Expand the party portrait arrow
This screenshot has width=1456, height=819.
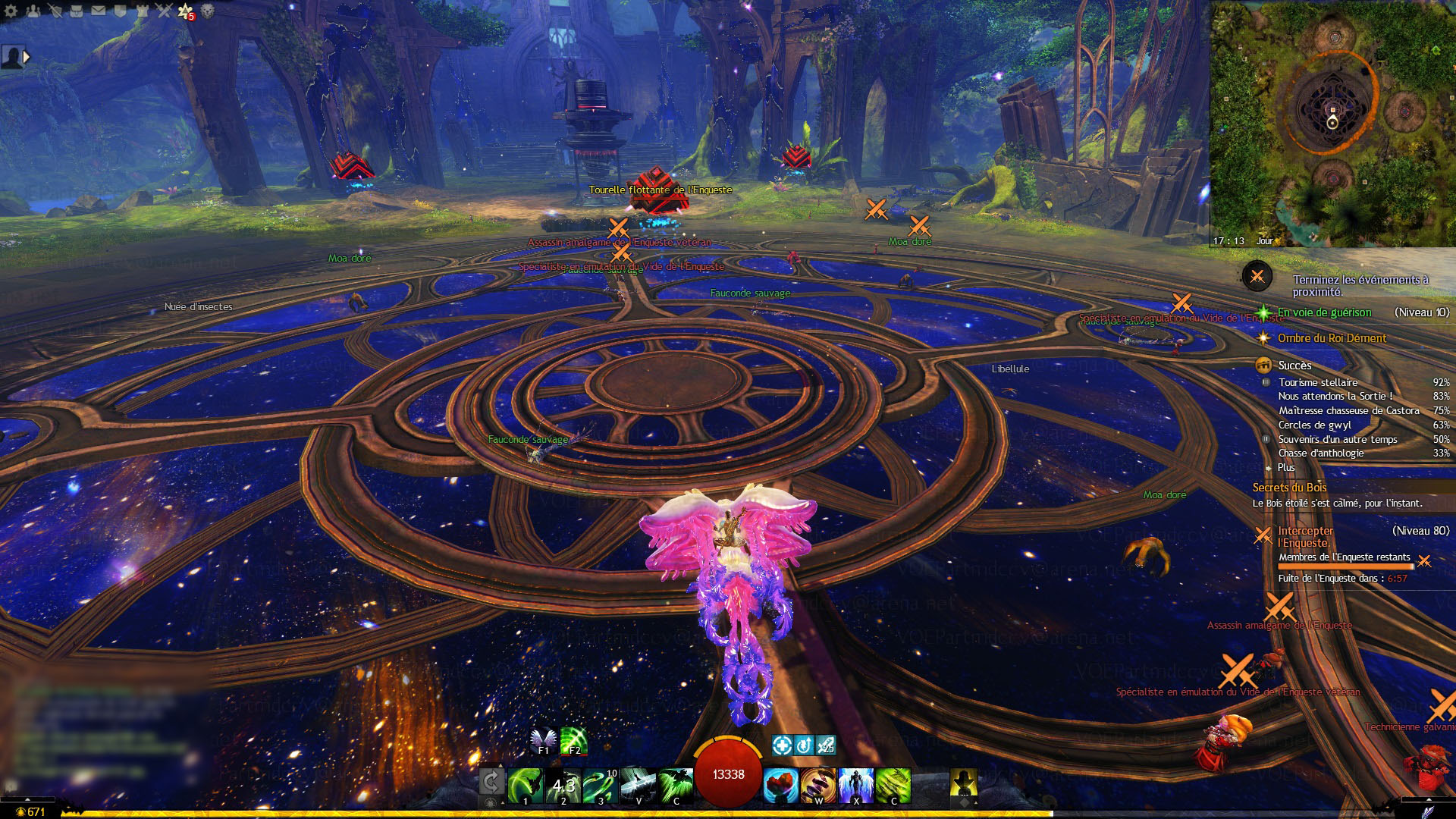[27, 57]
